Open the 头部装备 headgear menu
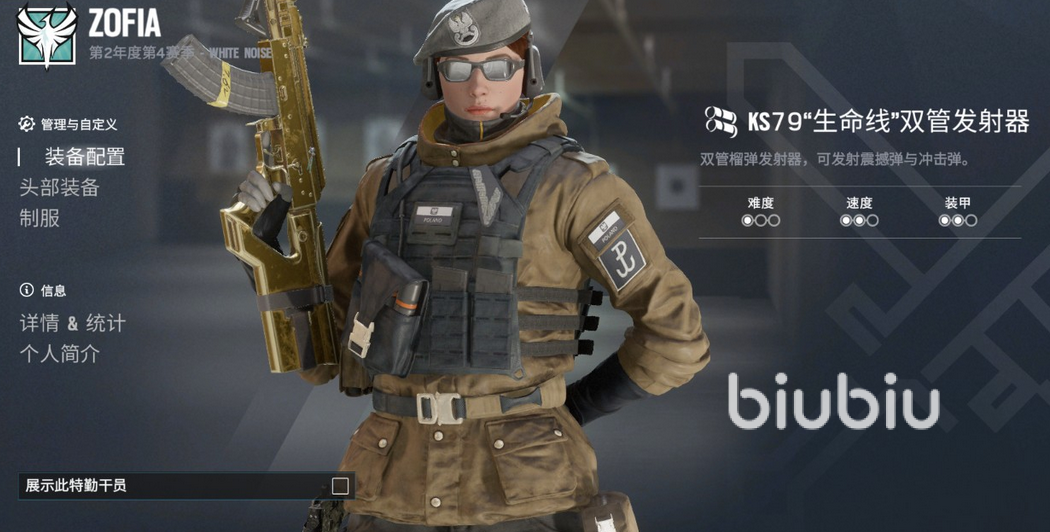The width and height of the screenshot is (1050, 532). click(60, 188)
